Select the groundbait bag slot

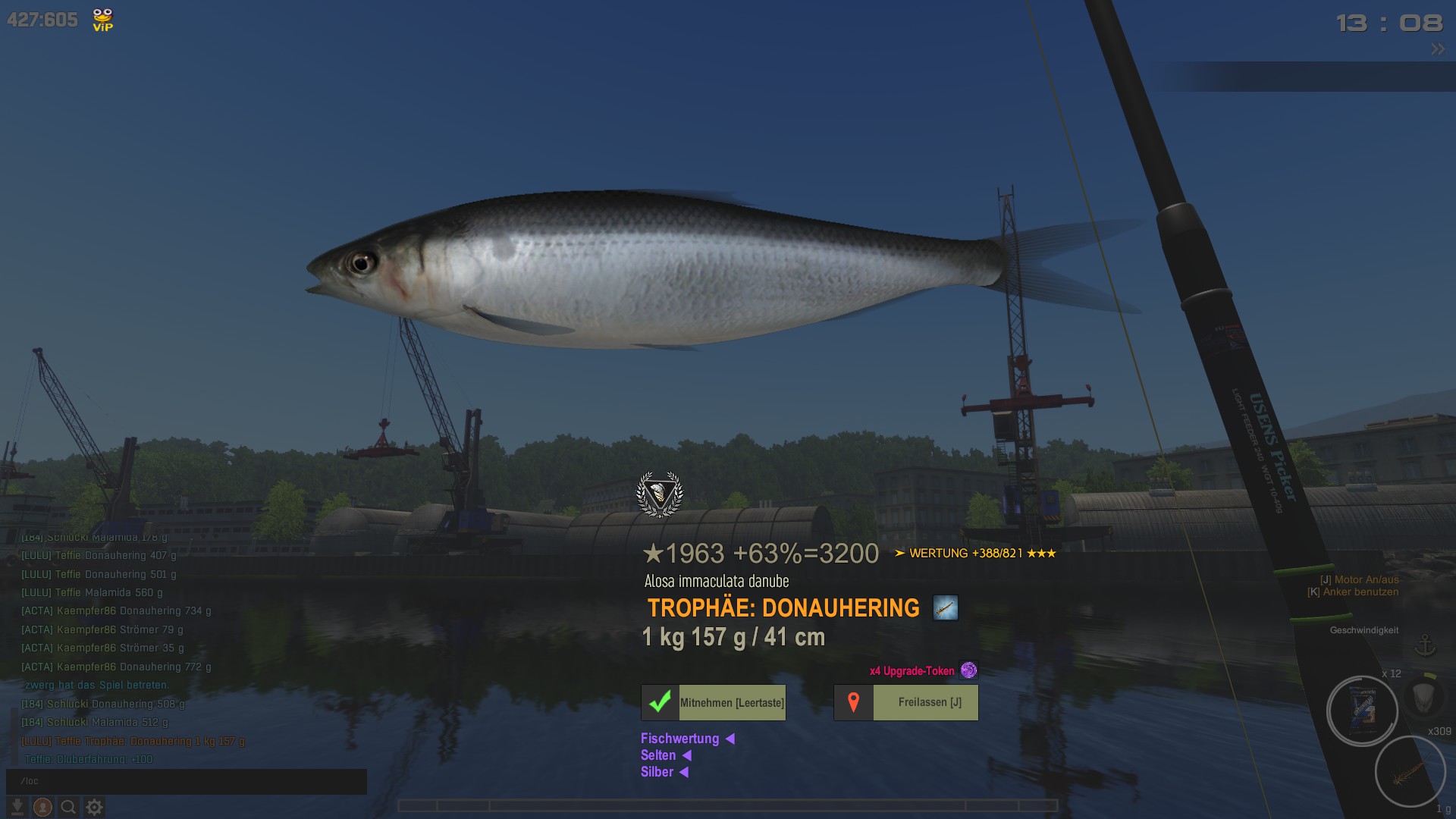(x=1362, y=711)
